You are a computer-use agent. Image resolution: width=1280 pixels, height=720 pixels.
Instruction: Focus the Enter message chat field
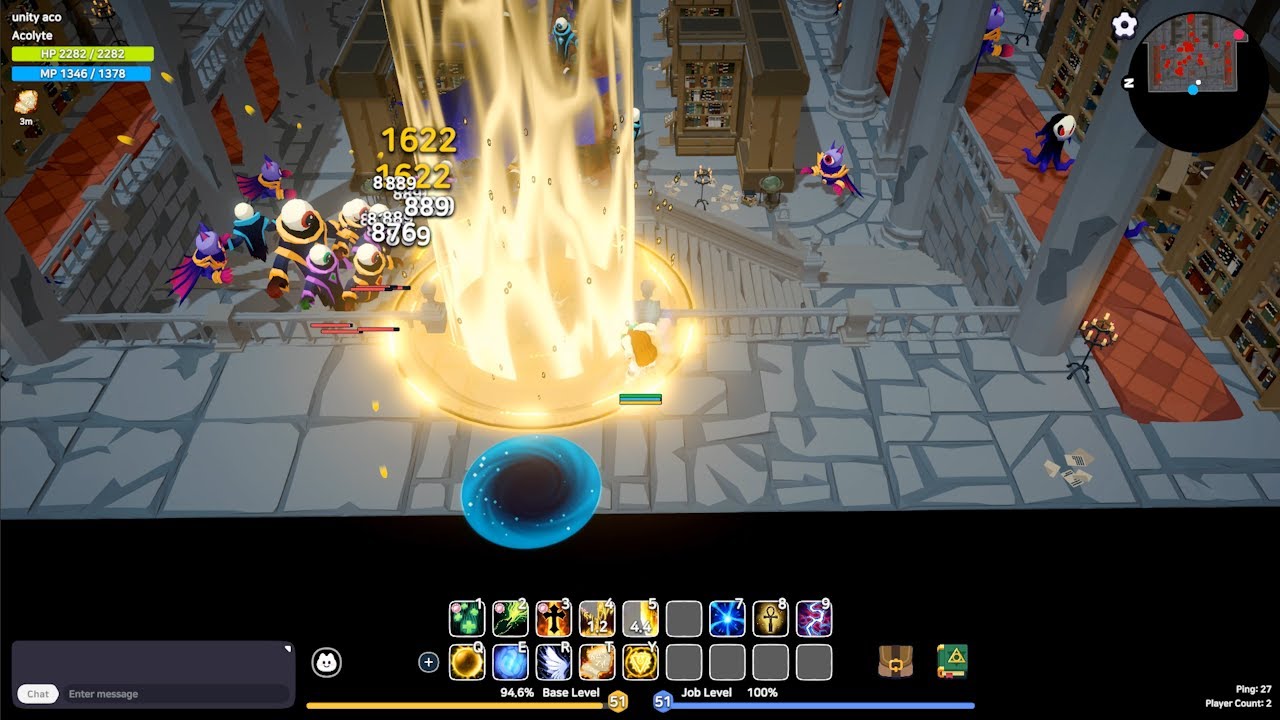point(175,694)
